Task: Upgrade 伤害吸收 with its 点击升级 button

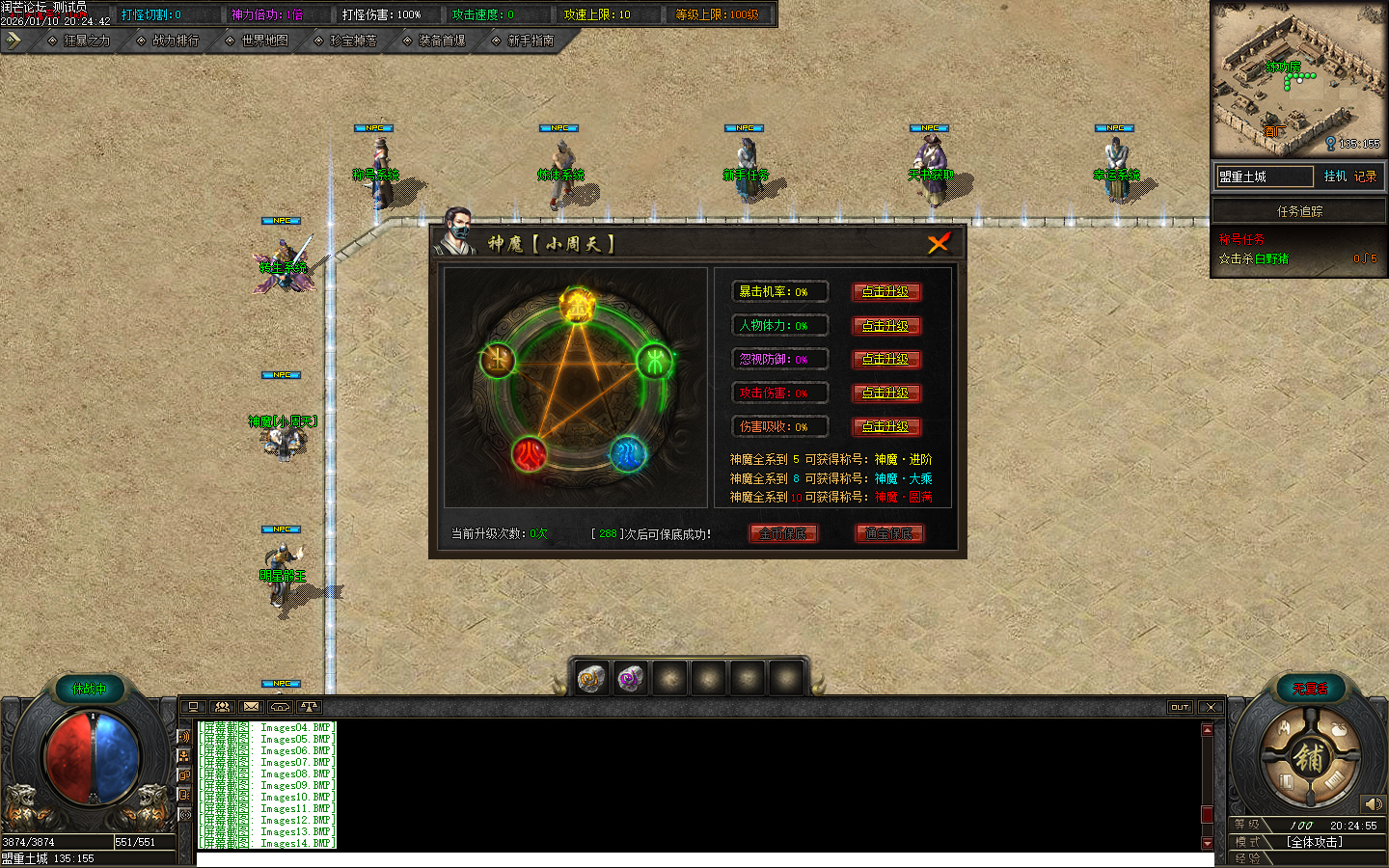Action: coord(885,426)
